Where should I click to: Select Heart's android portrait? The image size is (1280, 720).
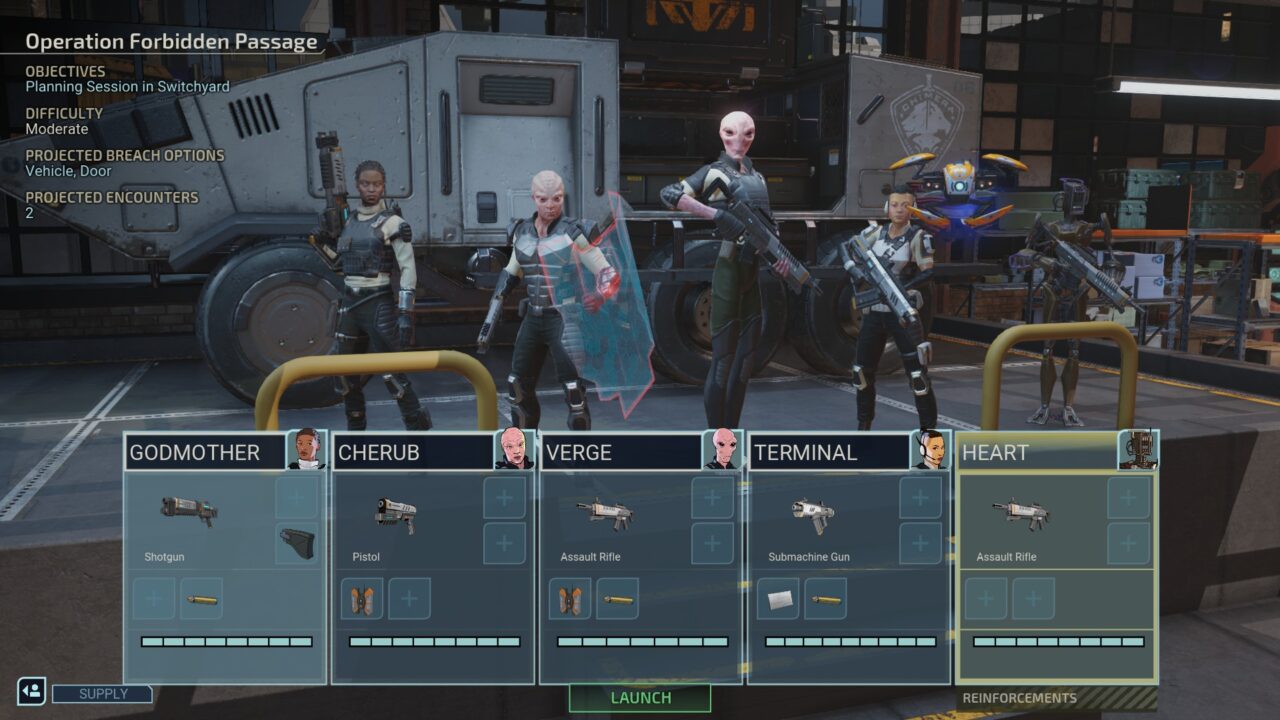1138,450
